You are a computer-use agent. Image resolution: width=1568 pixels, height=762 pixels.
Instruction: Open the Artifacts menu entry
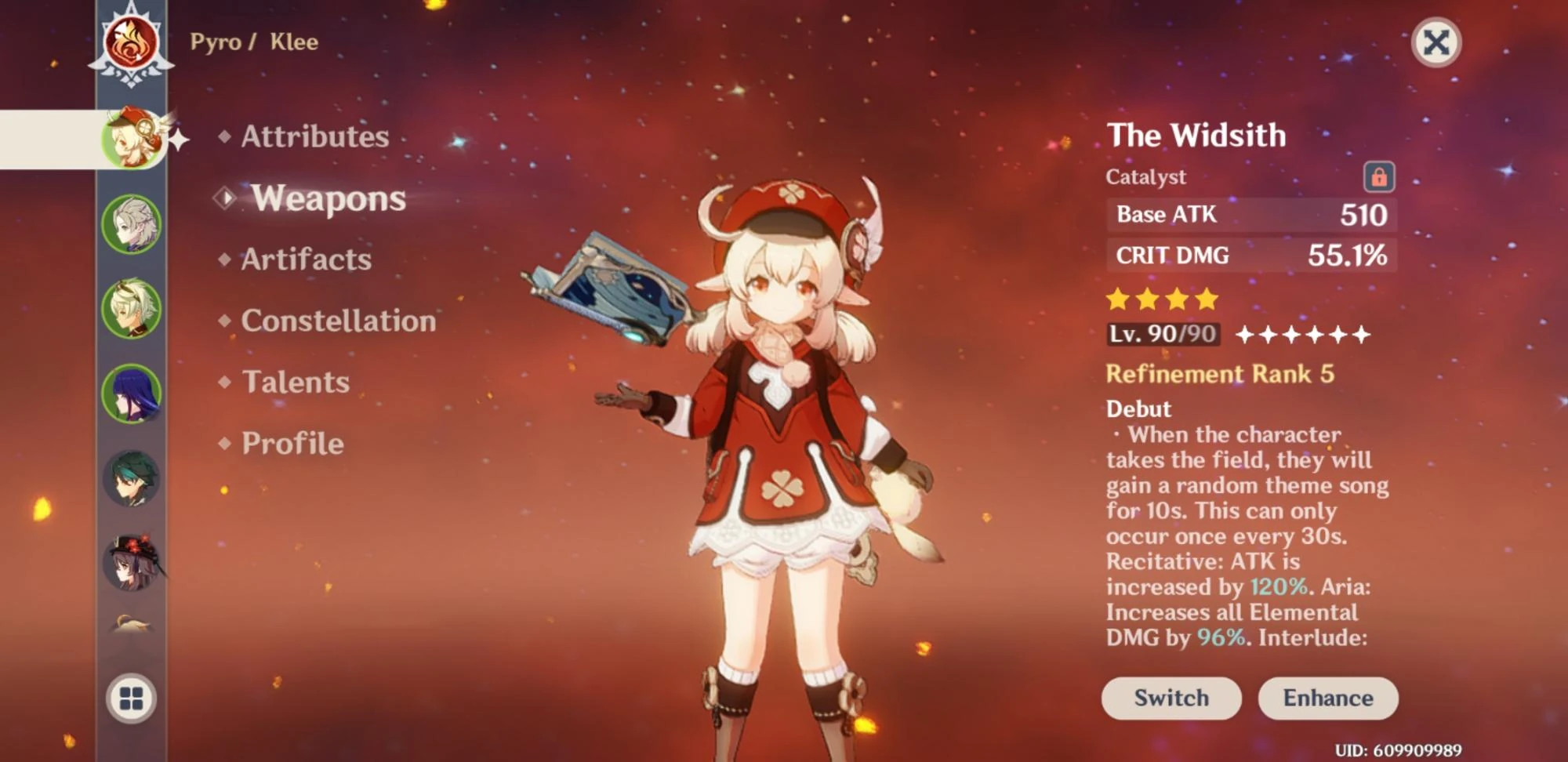[306, 259]
